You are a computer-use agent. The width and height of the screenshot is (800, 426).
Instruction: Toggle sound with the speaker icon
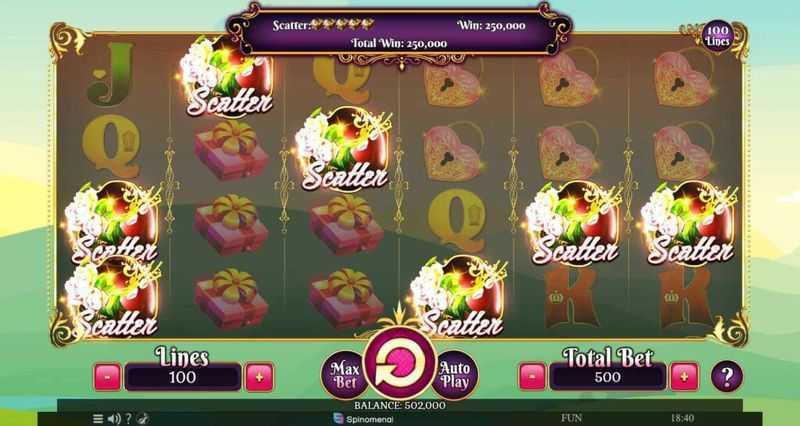click(x=113, y=418)
